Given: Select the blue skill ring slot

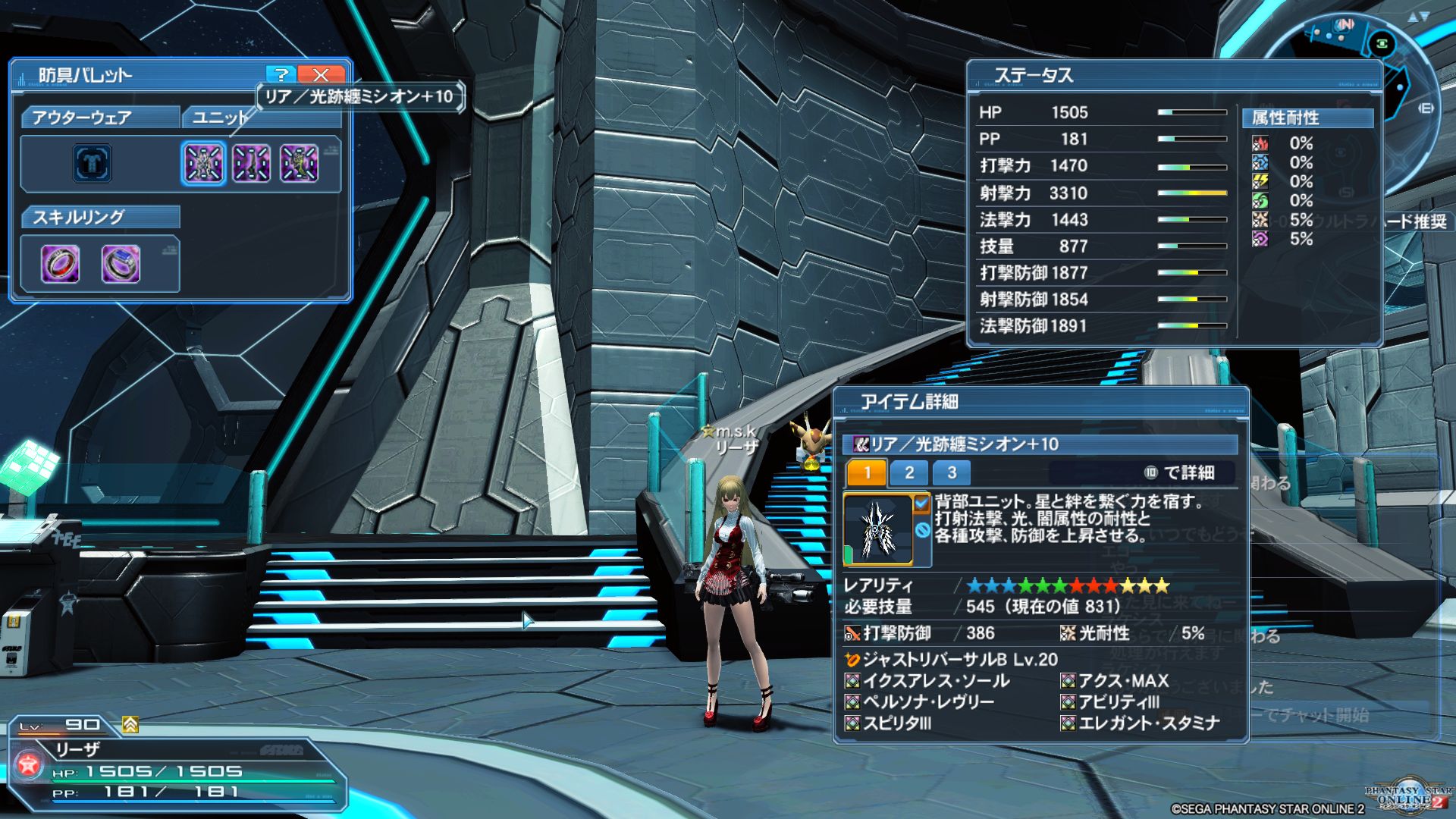Looking at the screenshot, I should [x=121, y=264].
